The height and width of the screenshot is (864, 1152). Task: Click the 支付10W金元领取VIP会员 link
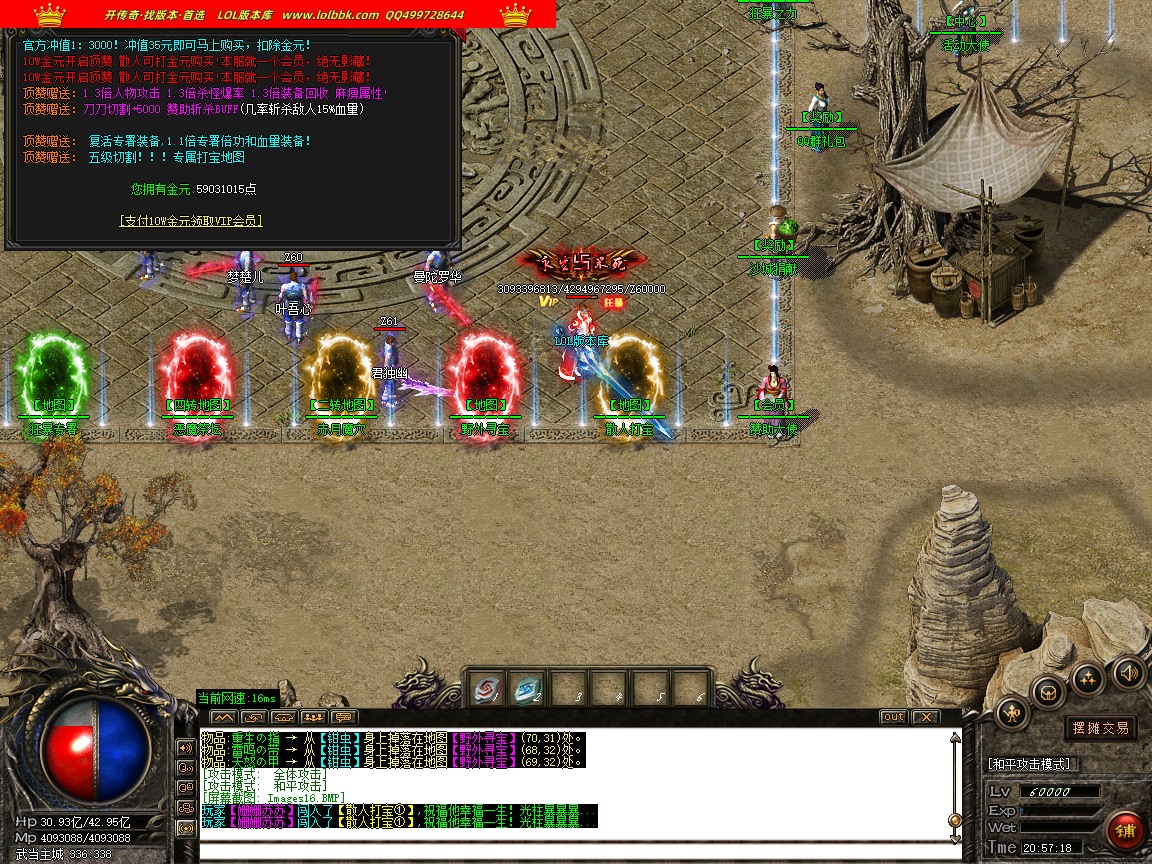190,221
